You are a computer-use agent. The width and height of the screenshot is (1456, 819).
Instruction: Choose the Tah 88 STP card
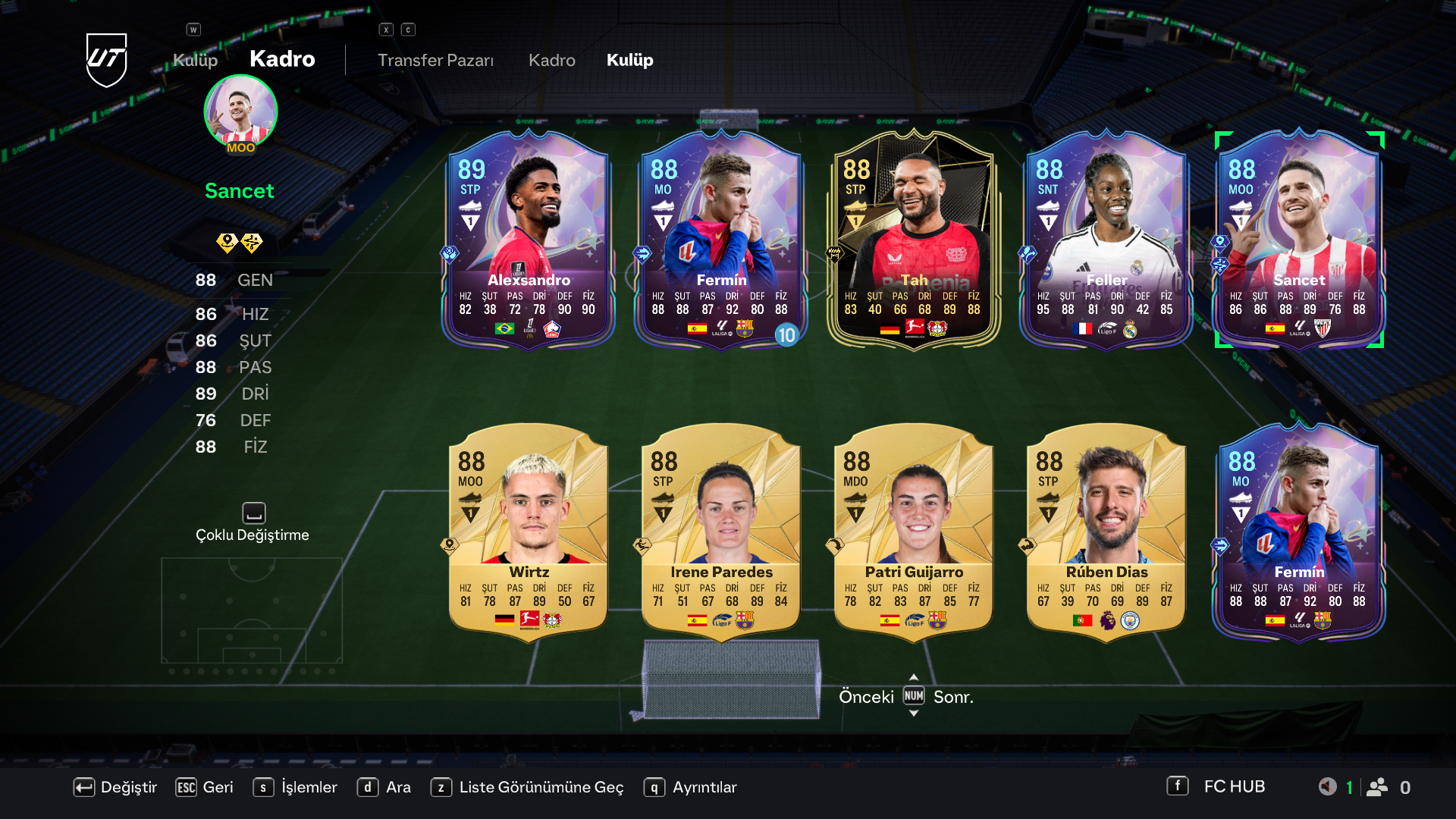[x=914, y=239]
